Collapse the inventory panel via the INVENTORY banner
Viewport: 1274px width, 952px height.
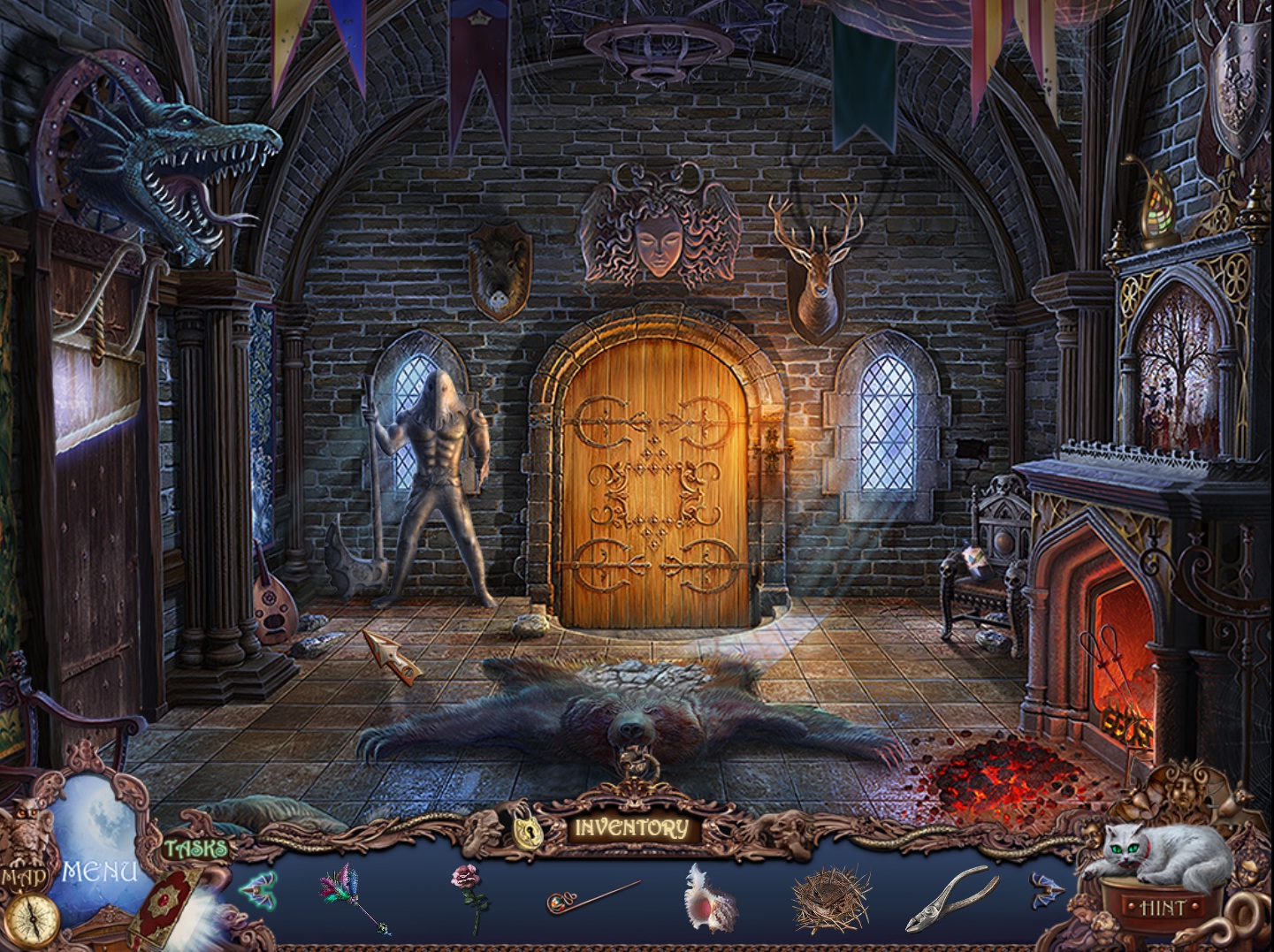pos(632,829)
